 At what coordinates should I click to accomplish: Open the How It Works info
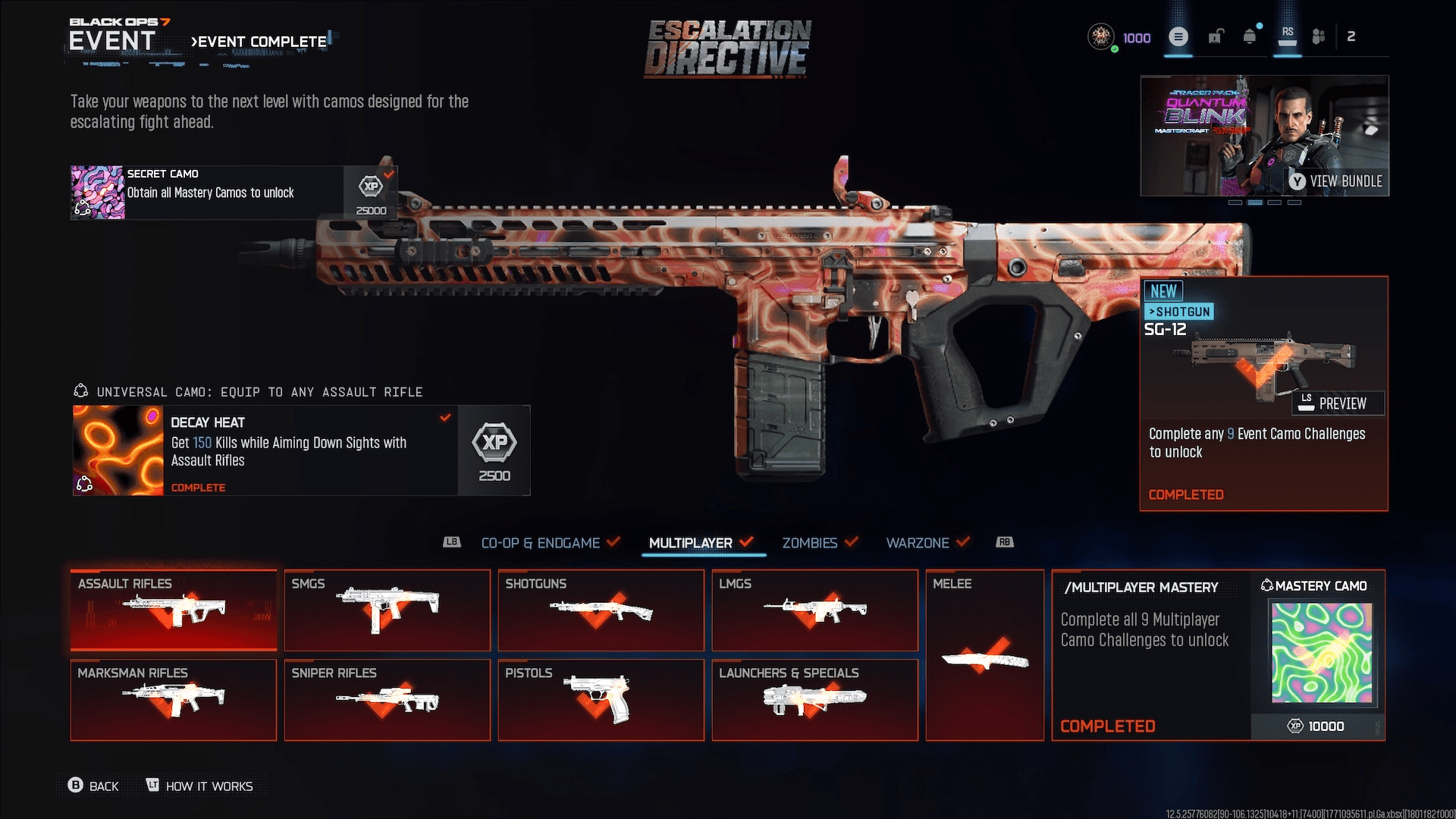(200, 786)
